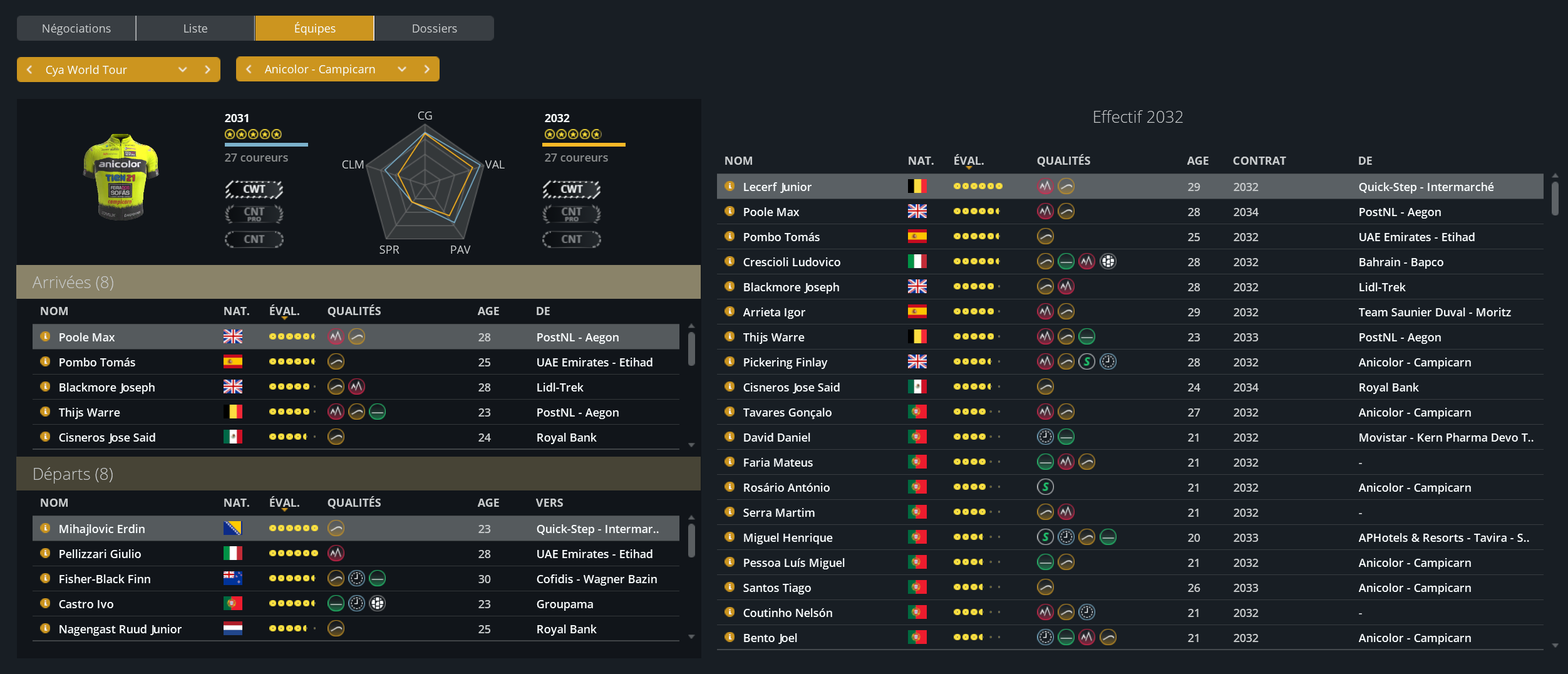This screenshot has height=674, width=1568.
Task: Choose Mihajlovic Erdin in the departures list
Action: coord(101,529)
